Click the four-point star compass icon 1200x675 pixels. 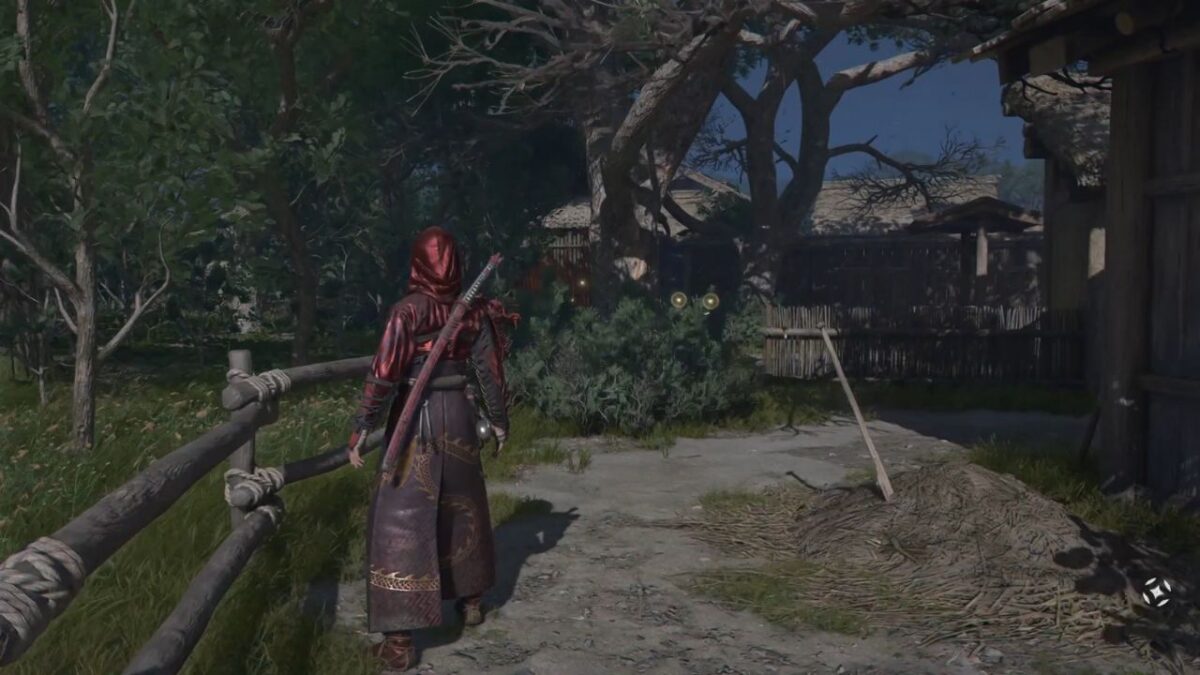tap(1157, 591)
